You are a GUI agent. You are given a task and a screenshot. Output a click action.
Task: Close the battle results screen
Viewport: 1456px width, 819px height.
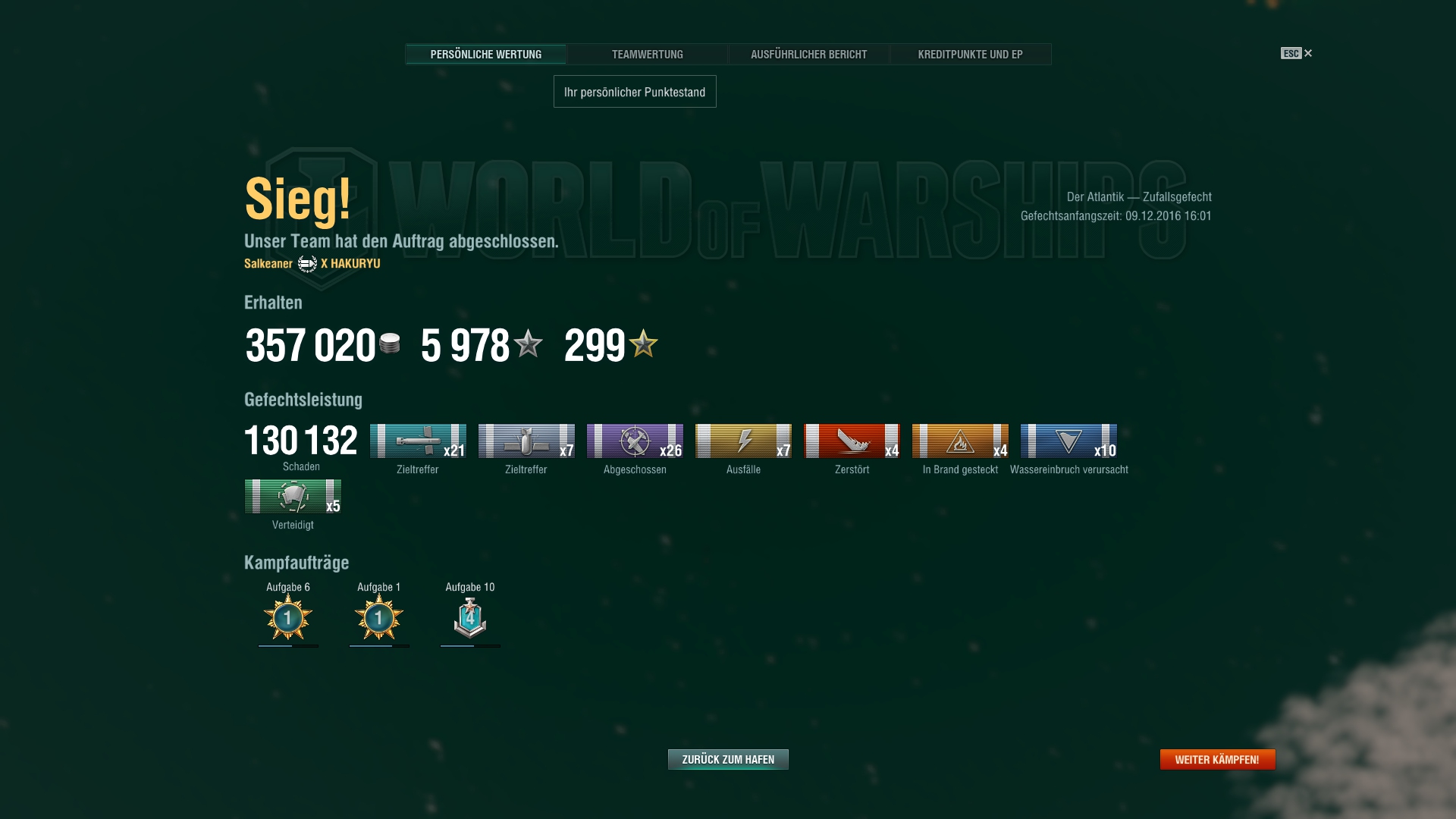click(x=1307, y=53)
